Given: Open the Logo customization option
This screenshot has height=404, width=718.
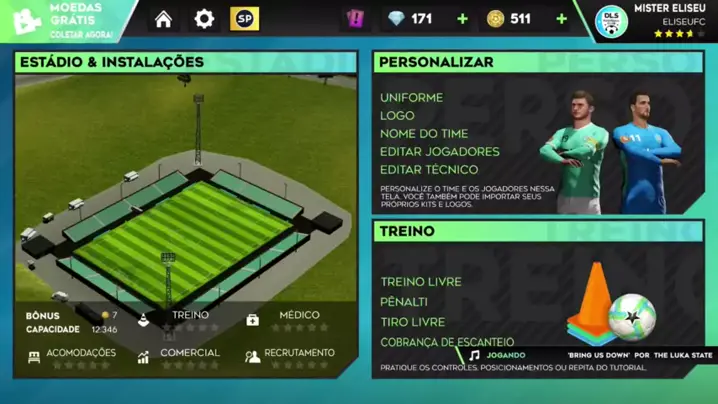Looking at the screenshot, I should tap(397, 116).
